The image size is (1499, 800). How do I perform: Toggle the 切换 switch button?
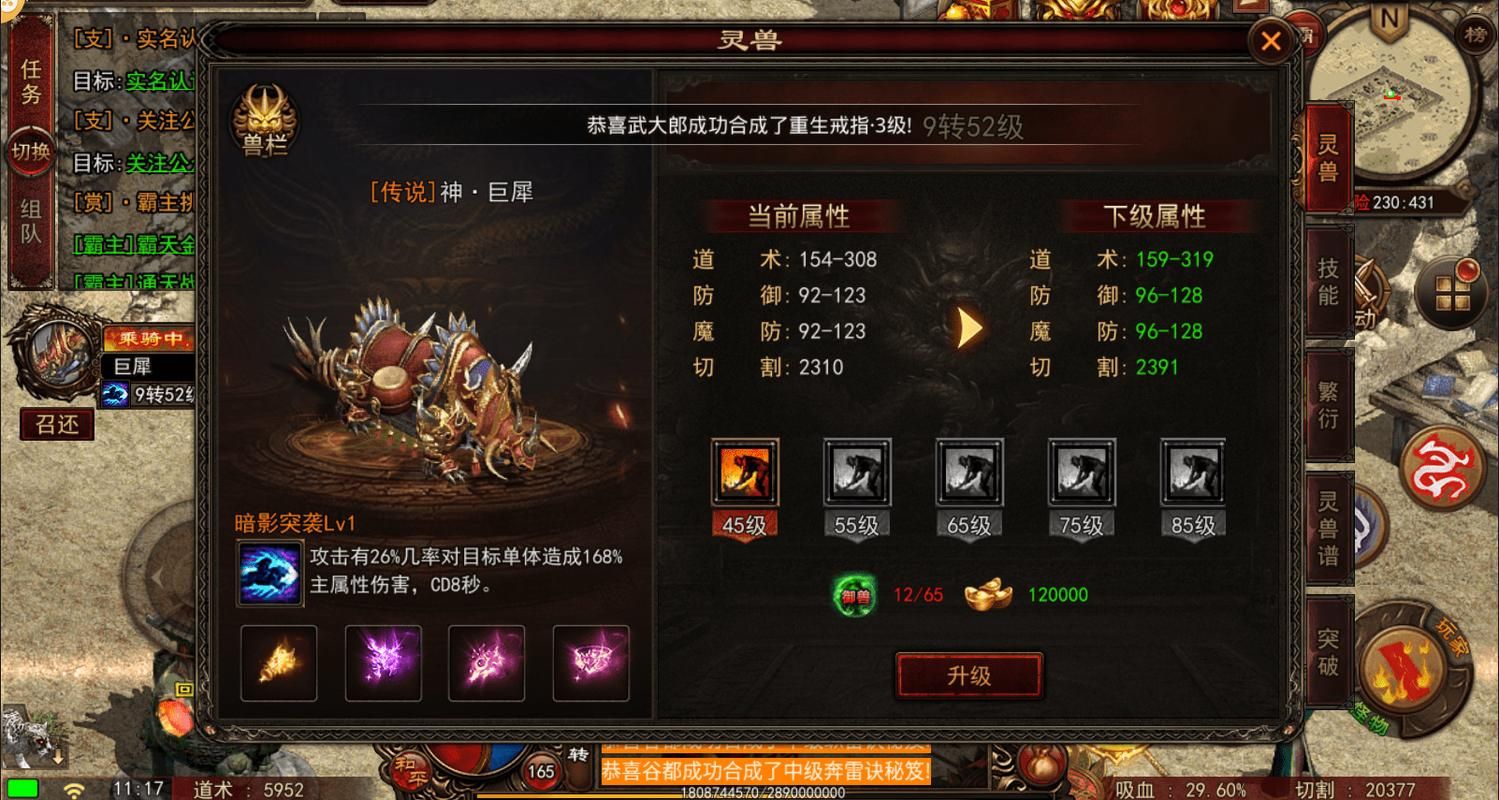click(x=31, y=152)
